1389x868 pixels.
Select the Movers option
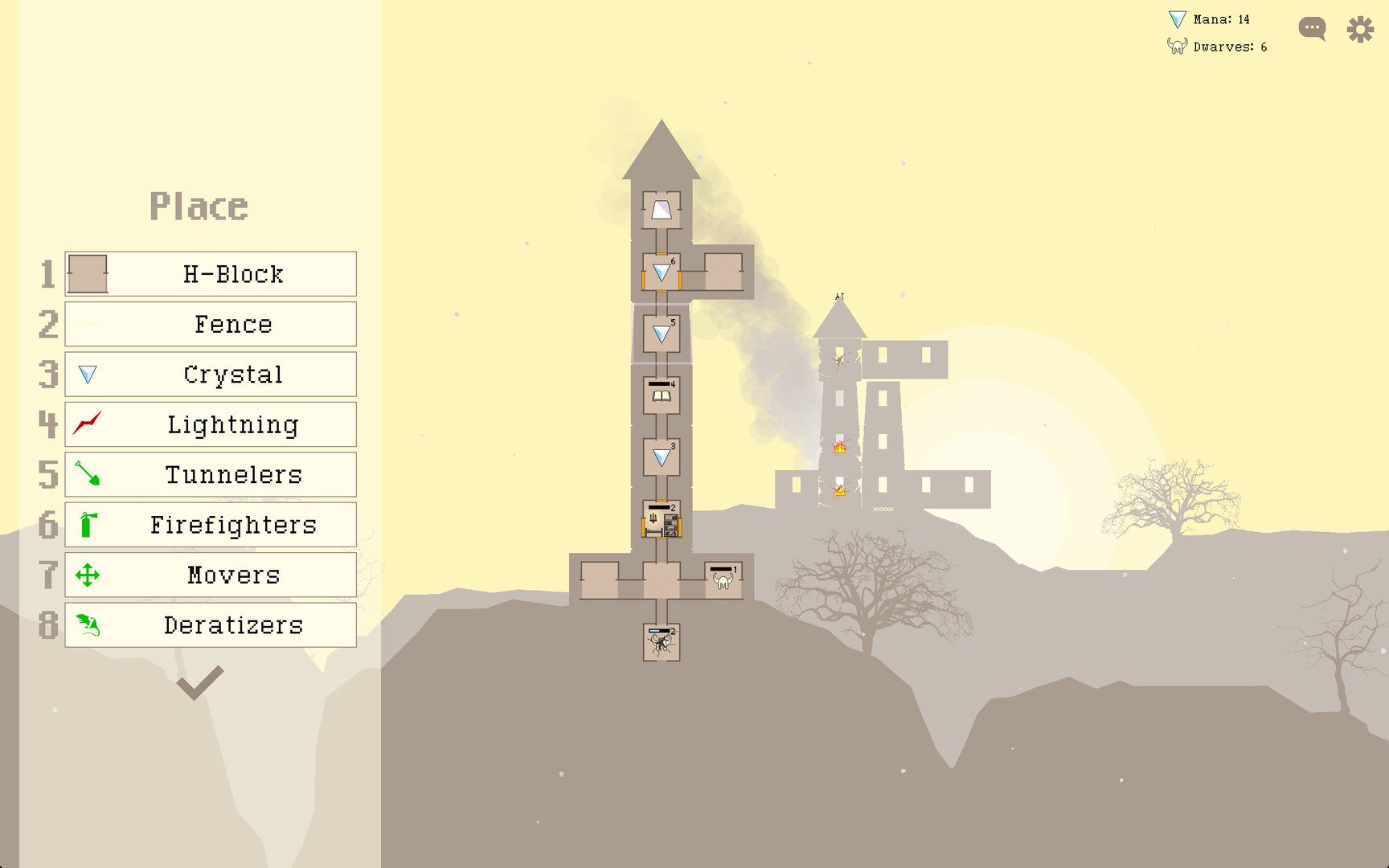tap(211, 575)
